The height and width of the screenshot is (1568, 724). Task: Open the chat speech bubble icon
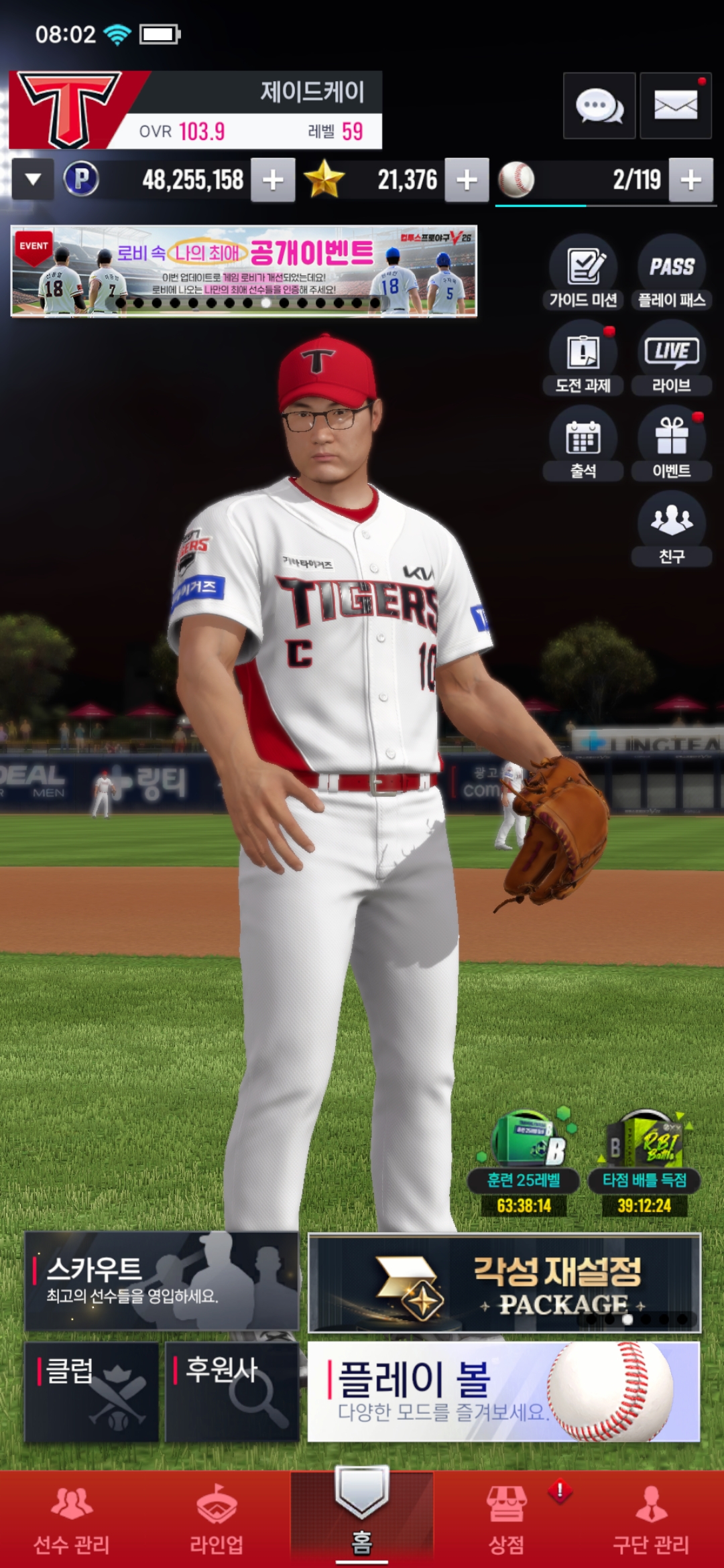(599, 106)
